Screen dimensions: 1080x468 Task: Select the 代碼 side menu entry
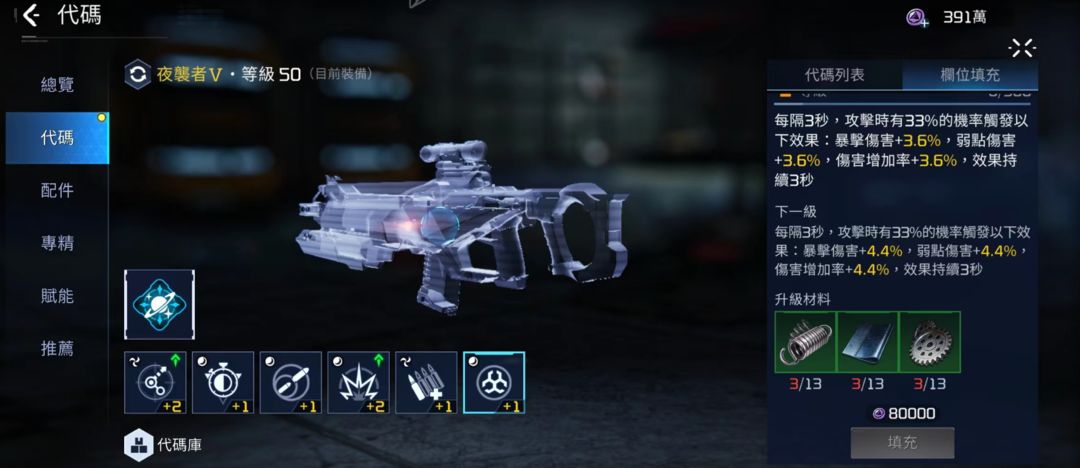57,138
